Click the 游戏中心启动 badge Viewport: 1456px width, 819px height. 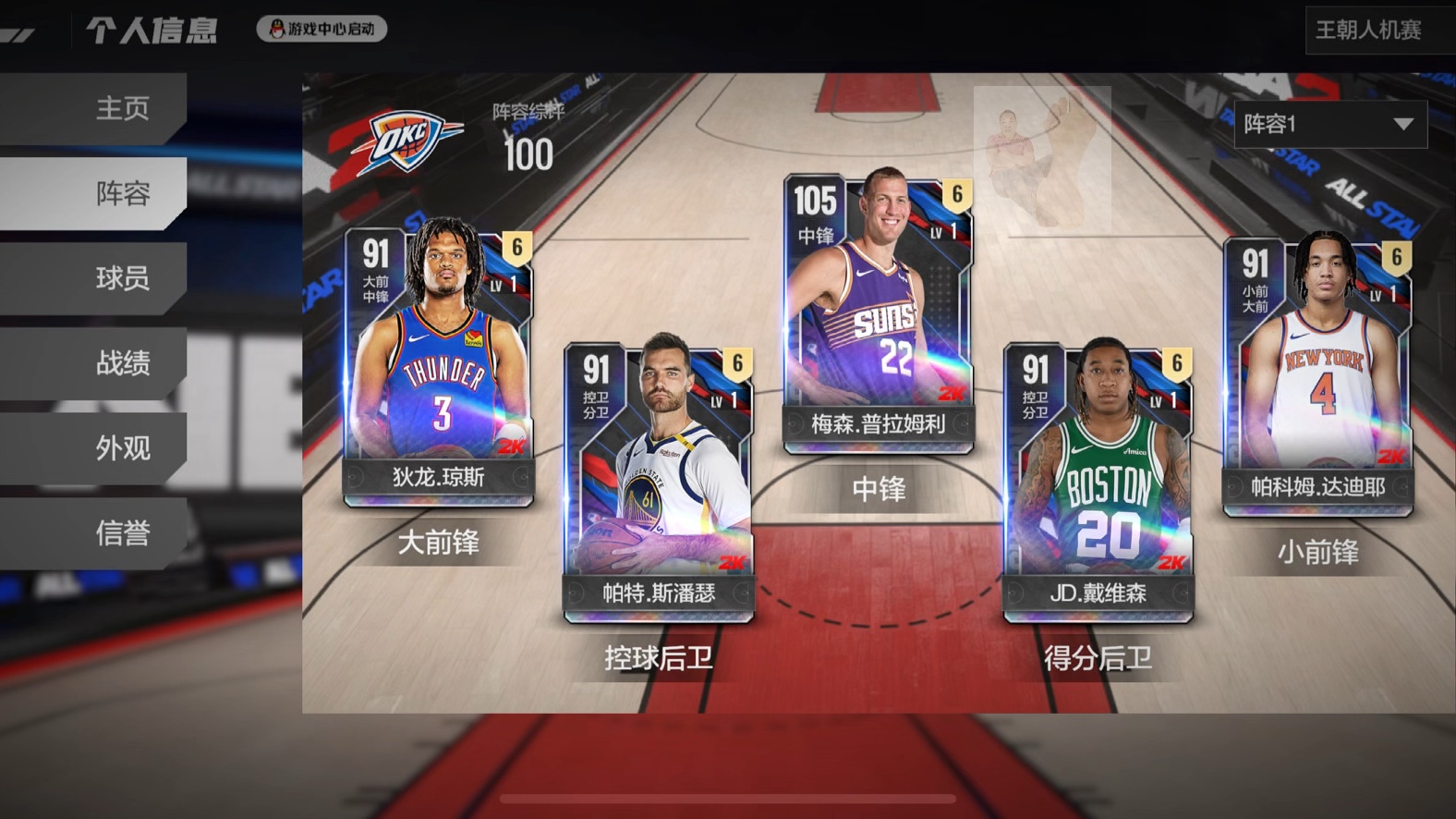point(322,29)
